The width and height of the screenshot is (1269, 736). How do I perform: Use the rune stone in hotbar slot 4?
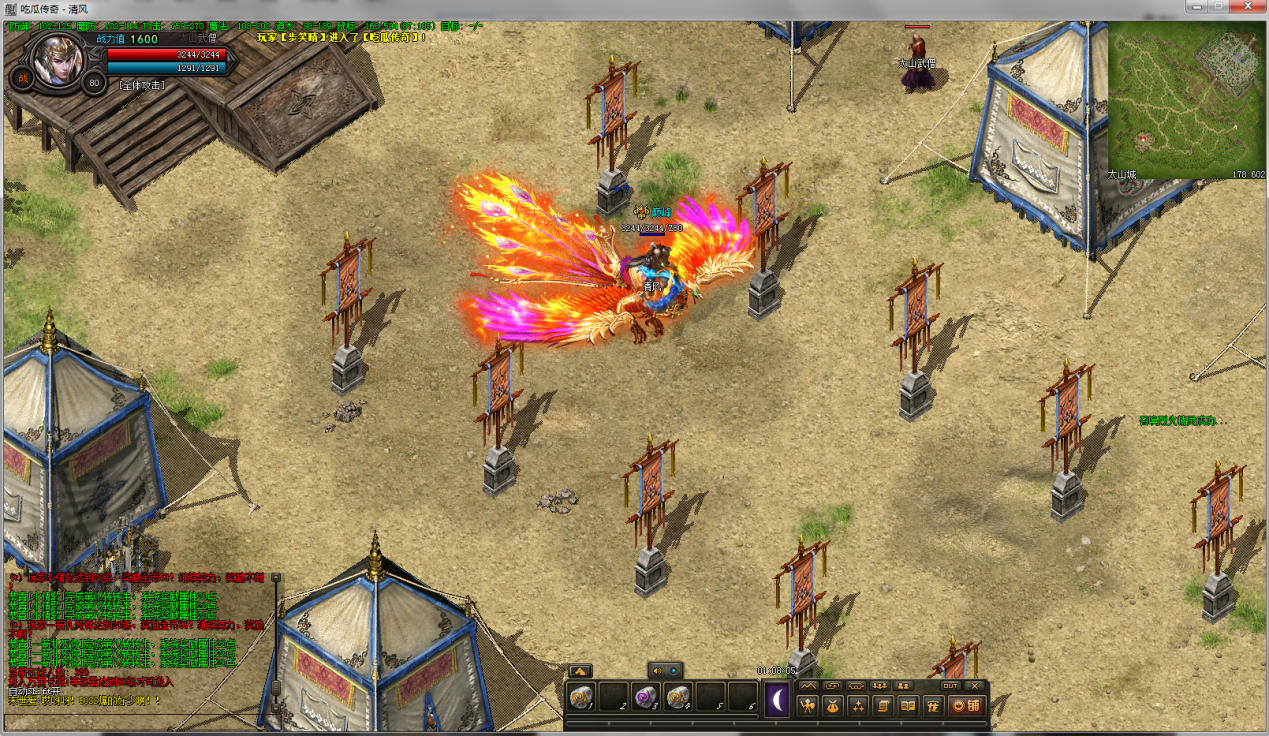coord(678,697)
